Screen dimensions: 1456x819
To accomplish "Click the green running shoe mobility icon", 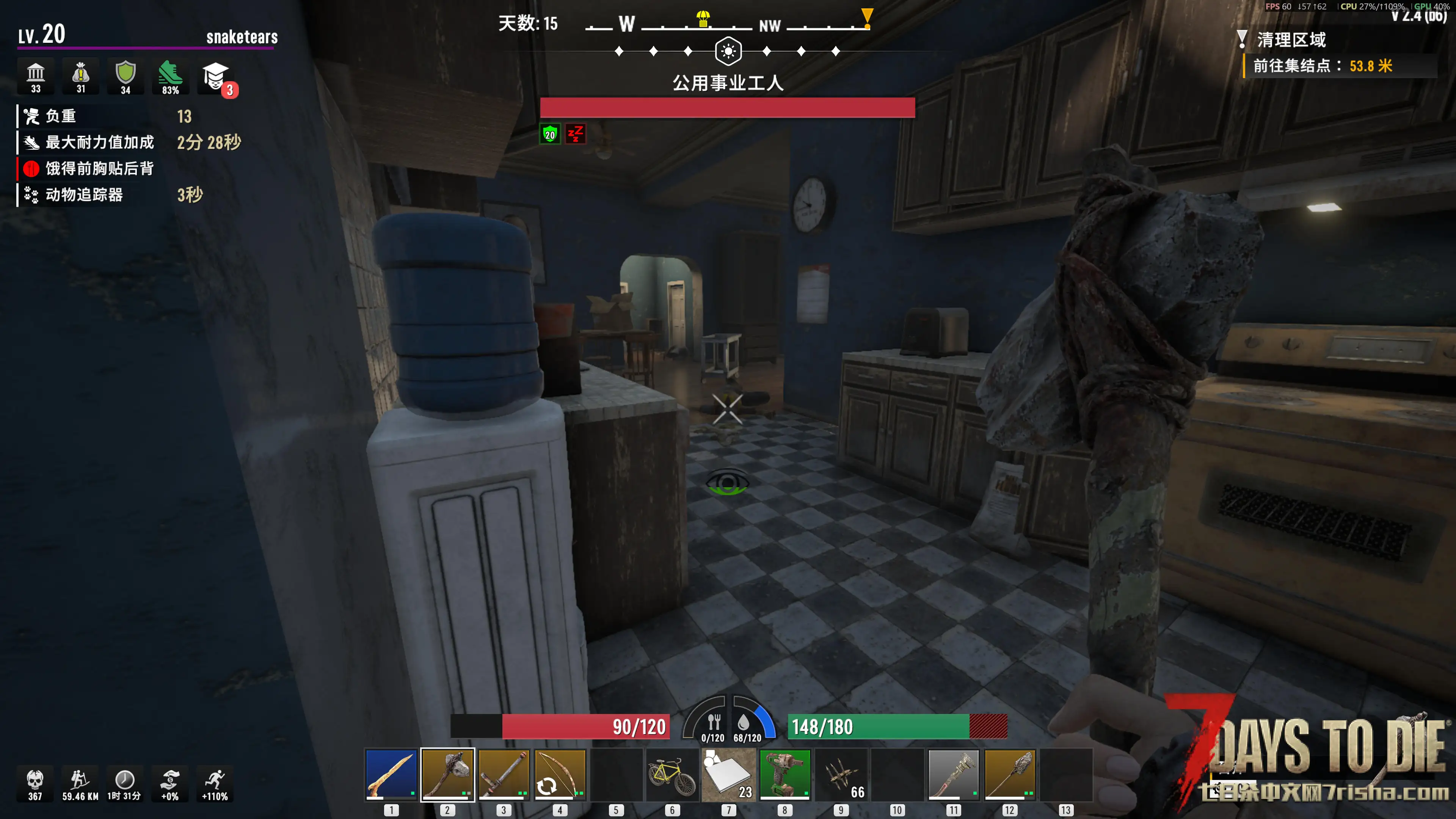I will pos(170,76).
